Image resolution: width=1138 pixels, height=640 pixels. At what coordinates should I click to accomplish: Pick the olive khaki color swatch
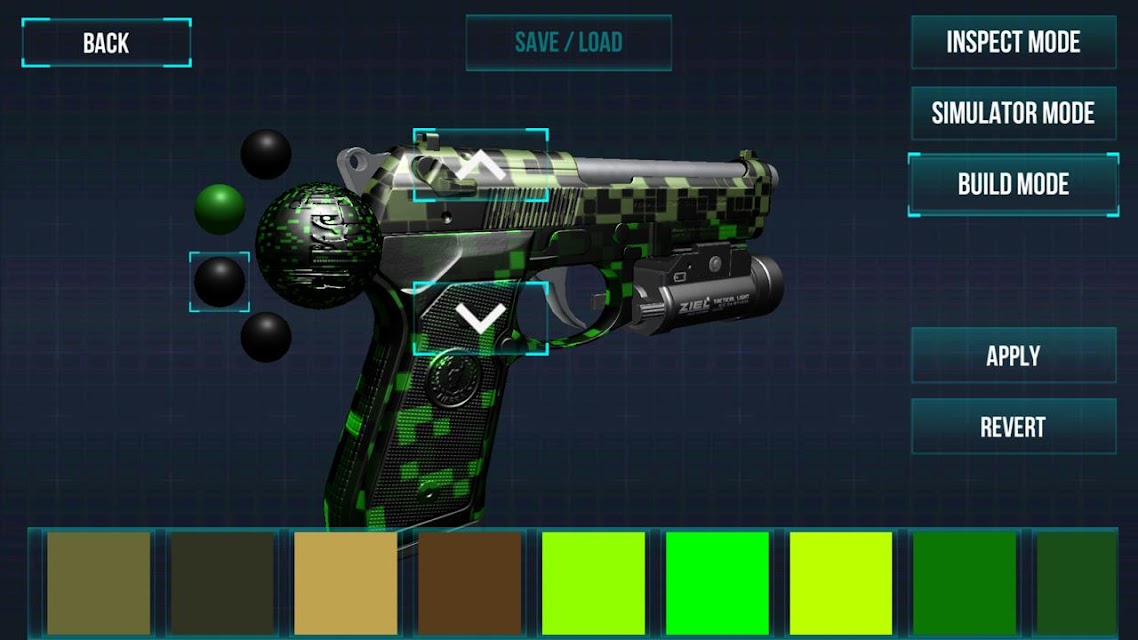pyautogui.click(x=99, y=583)
